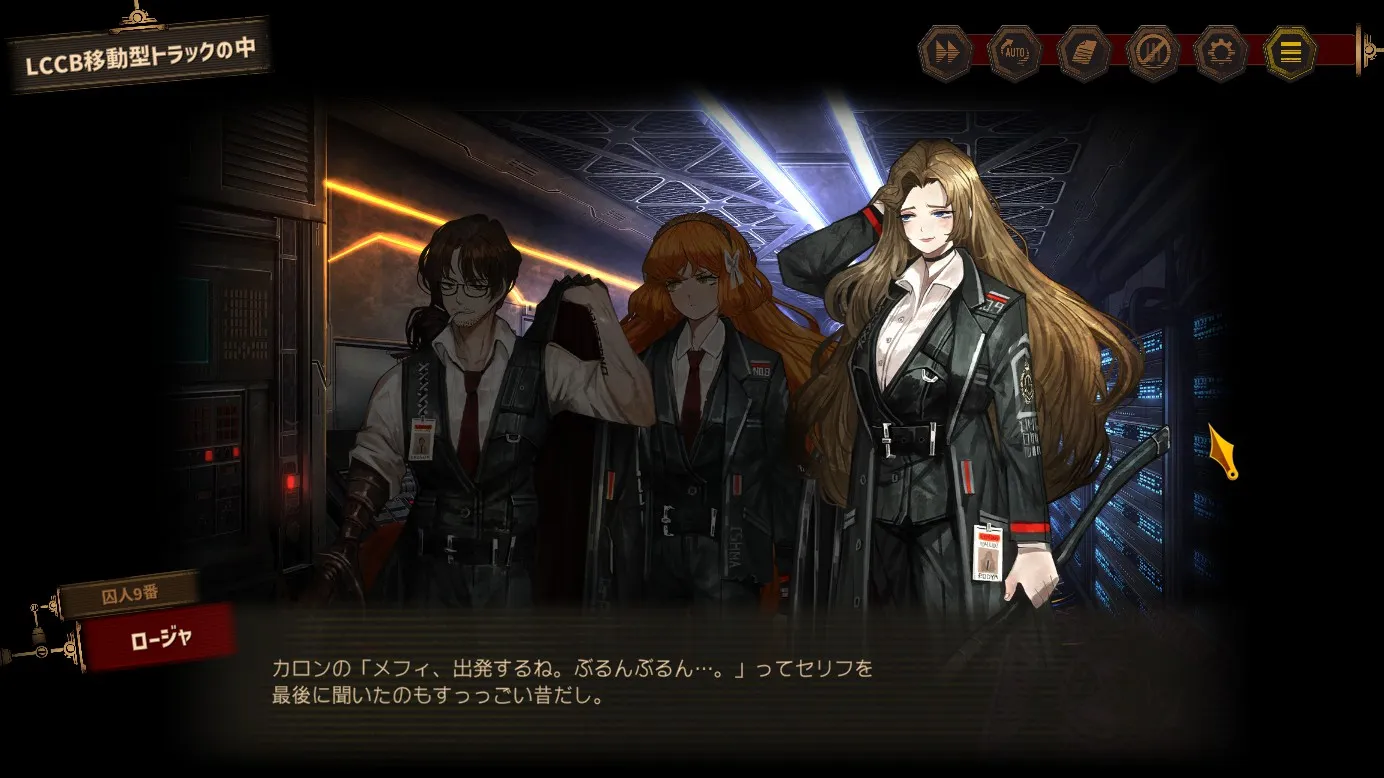Toggle AUTO dialogue playback
Screen dimensions: 1384x778
[x=1015, y=53]
